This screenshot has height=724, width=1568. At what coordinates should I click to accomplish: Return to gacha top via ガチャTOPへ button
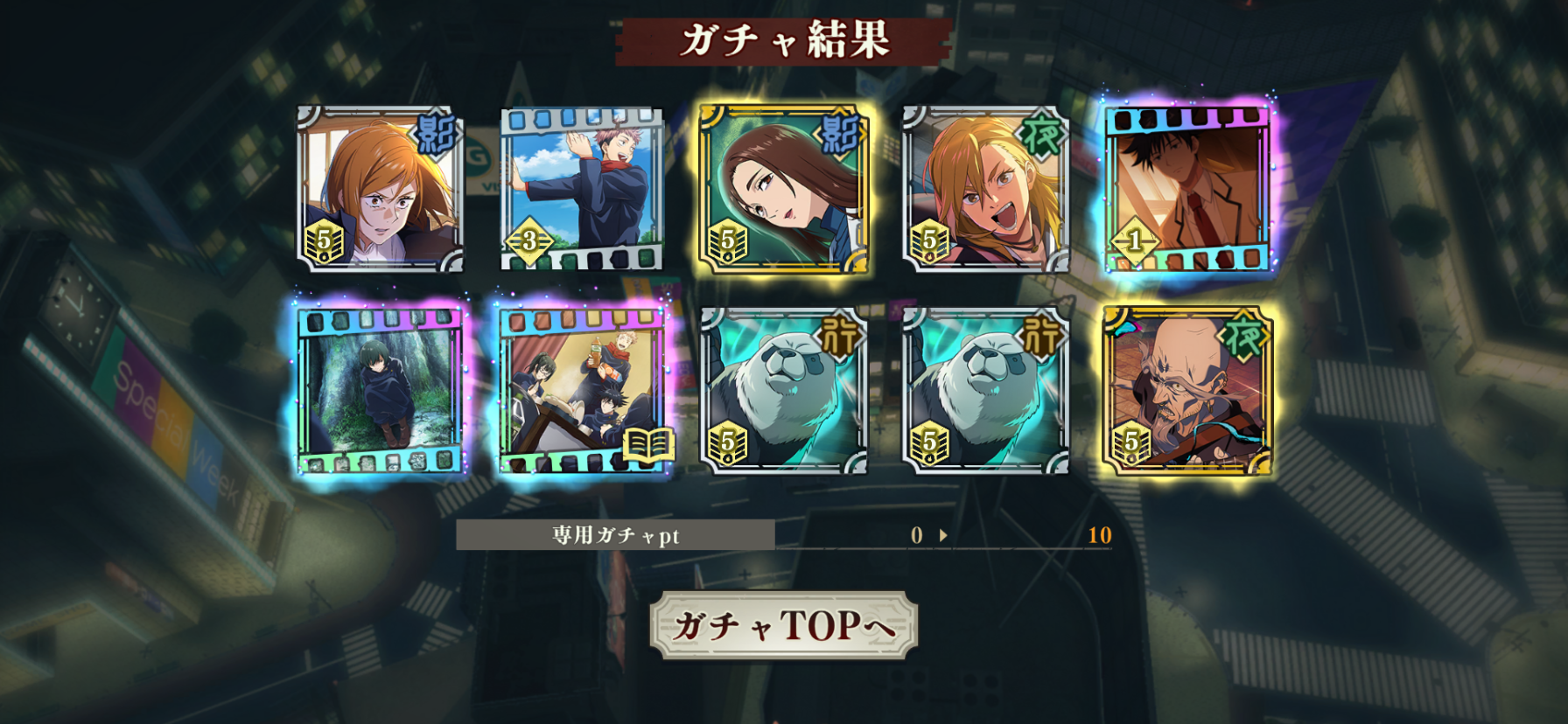783,625
